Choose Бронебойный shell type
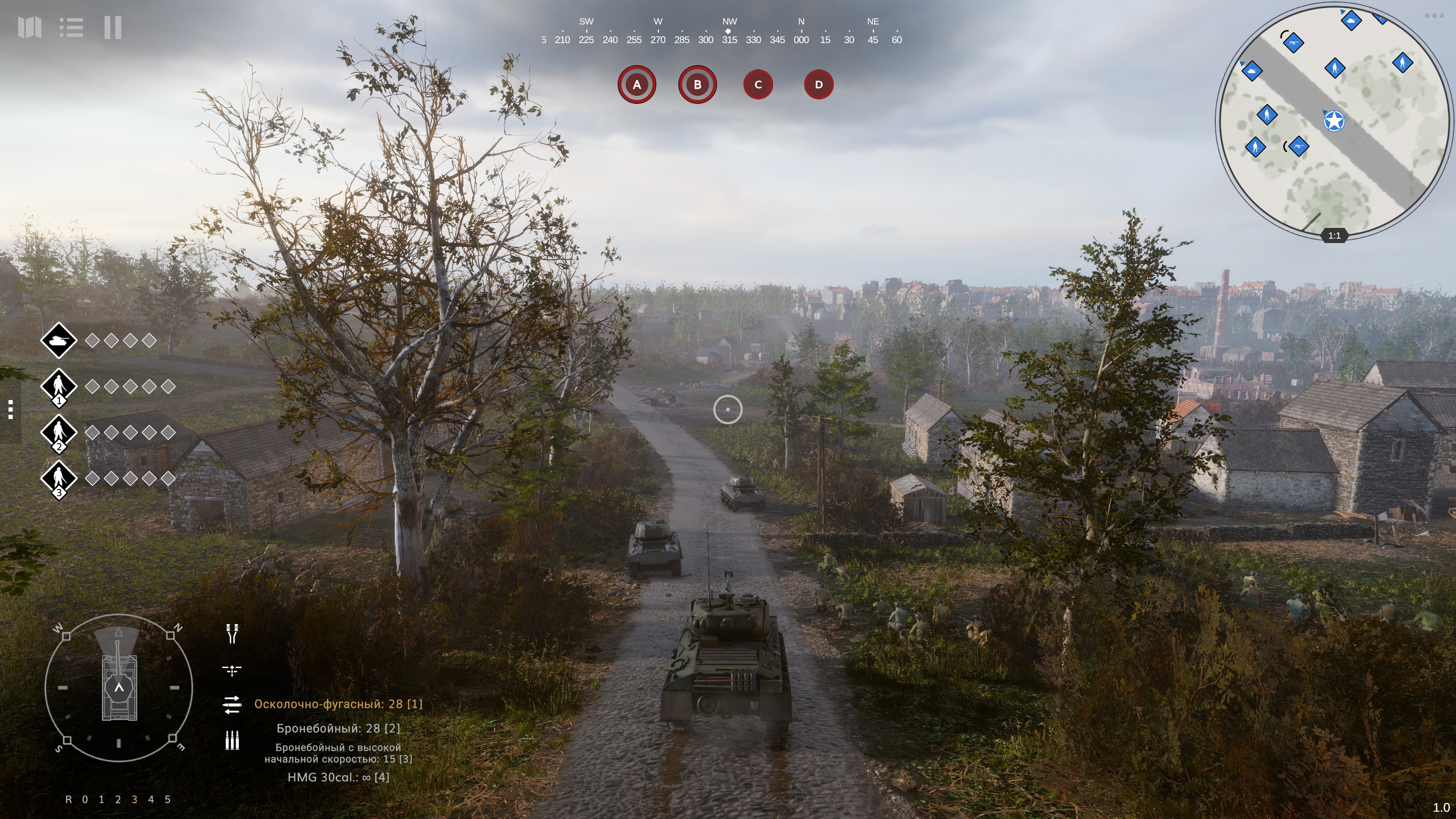This screenshot has width=1456, height=819. (338, 728)
